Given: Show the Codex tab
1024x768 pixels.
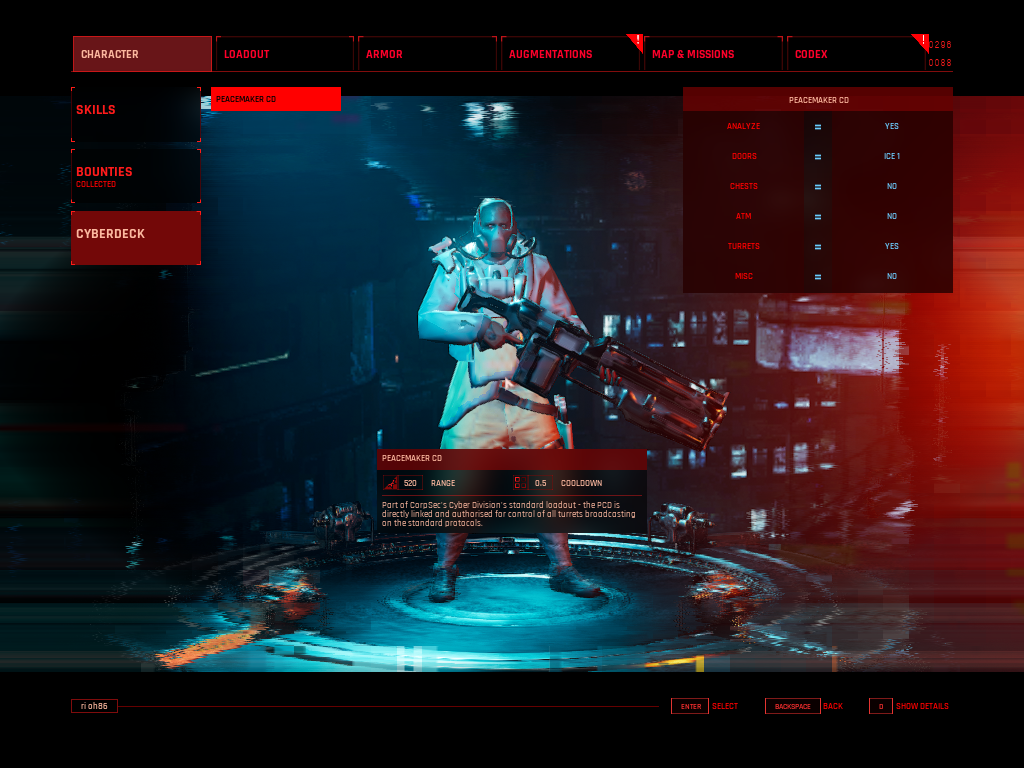Looking at the screenshot, I should pyautogui.click(x=855, y=54).
